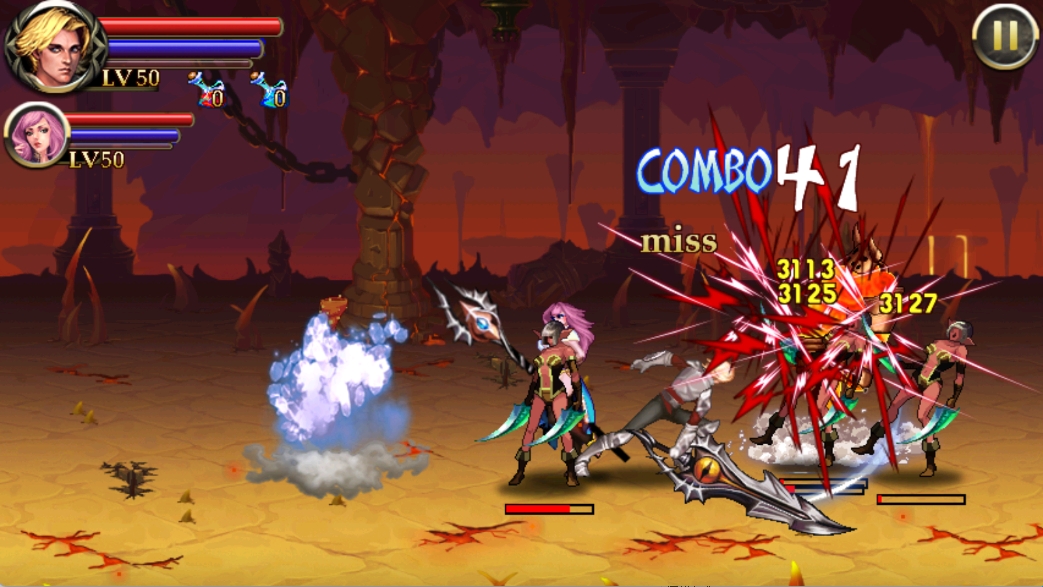
Task: Use the red health potion
Action: 207,90
